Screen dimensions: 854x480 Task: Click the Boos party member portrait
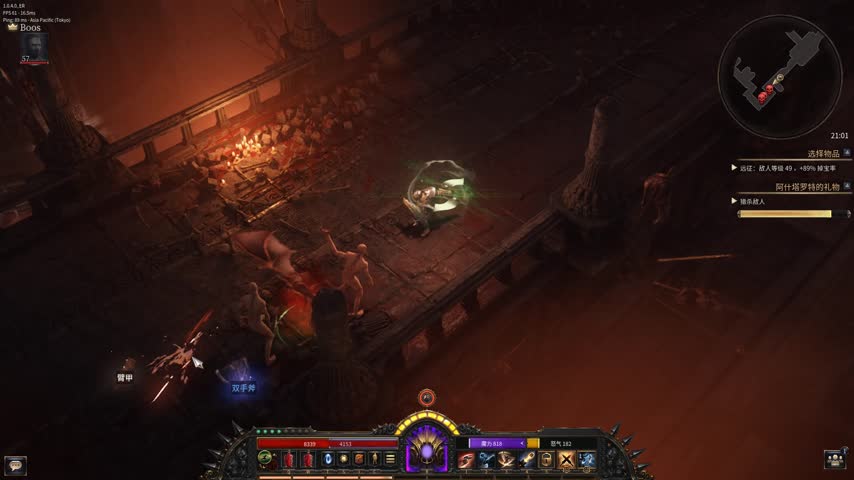(x=34, y=46)
